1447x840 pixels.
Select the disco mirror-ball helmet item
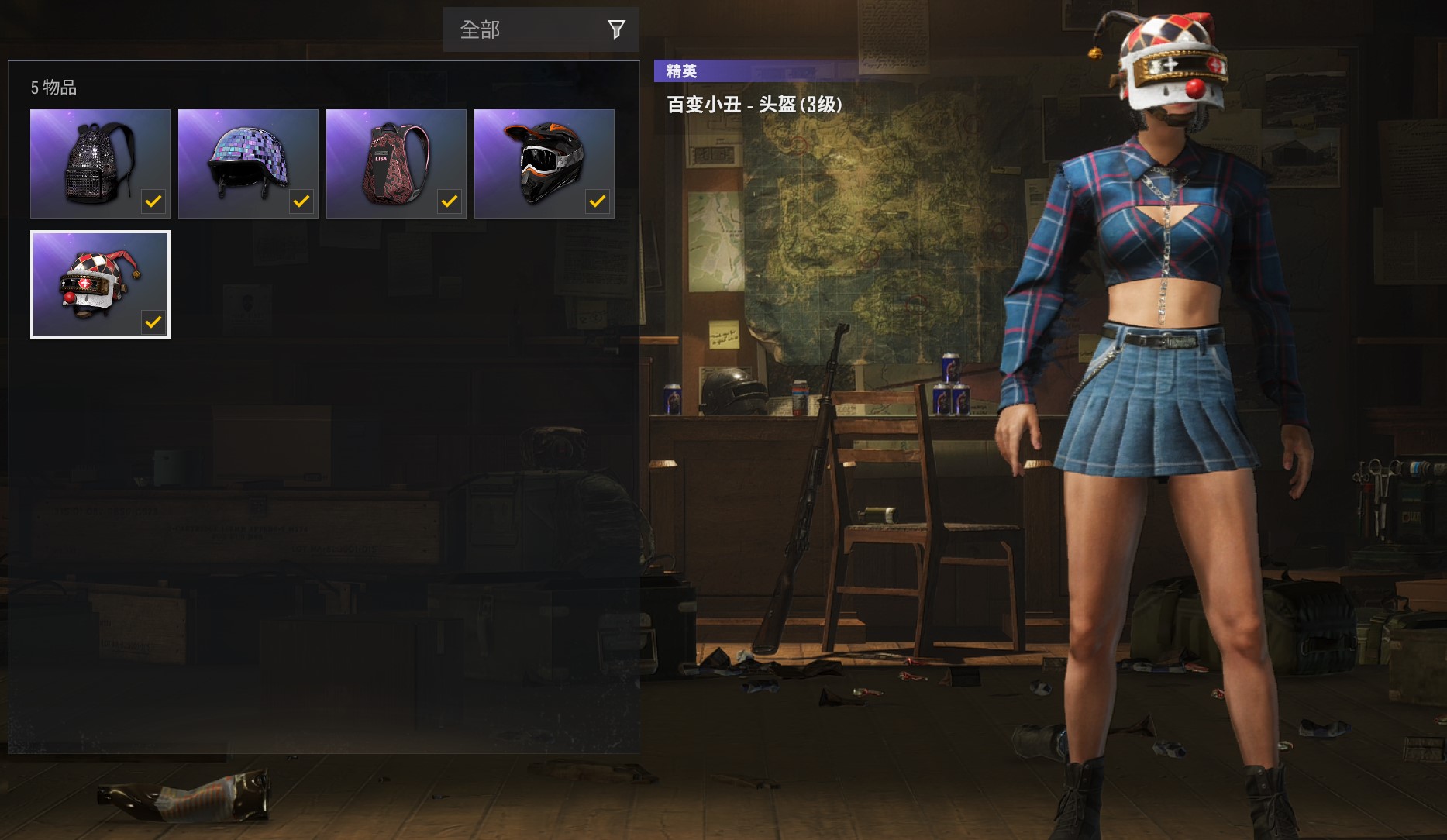pos(247,159)
